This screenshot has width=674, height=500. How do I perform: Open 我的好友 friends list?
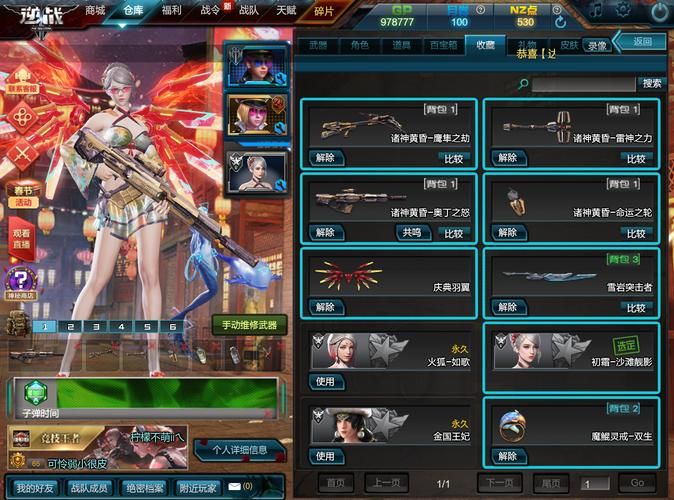(35, 487)
